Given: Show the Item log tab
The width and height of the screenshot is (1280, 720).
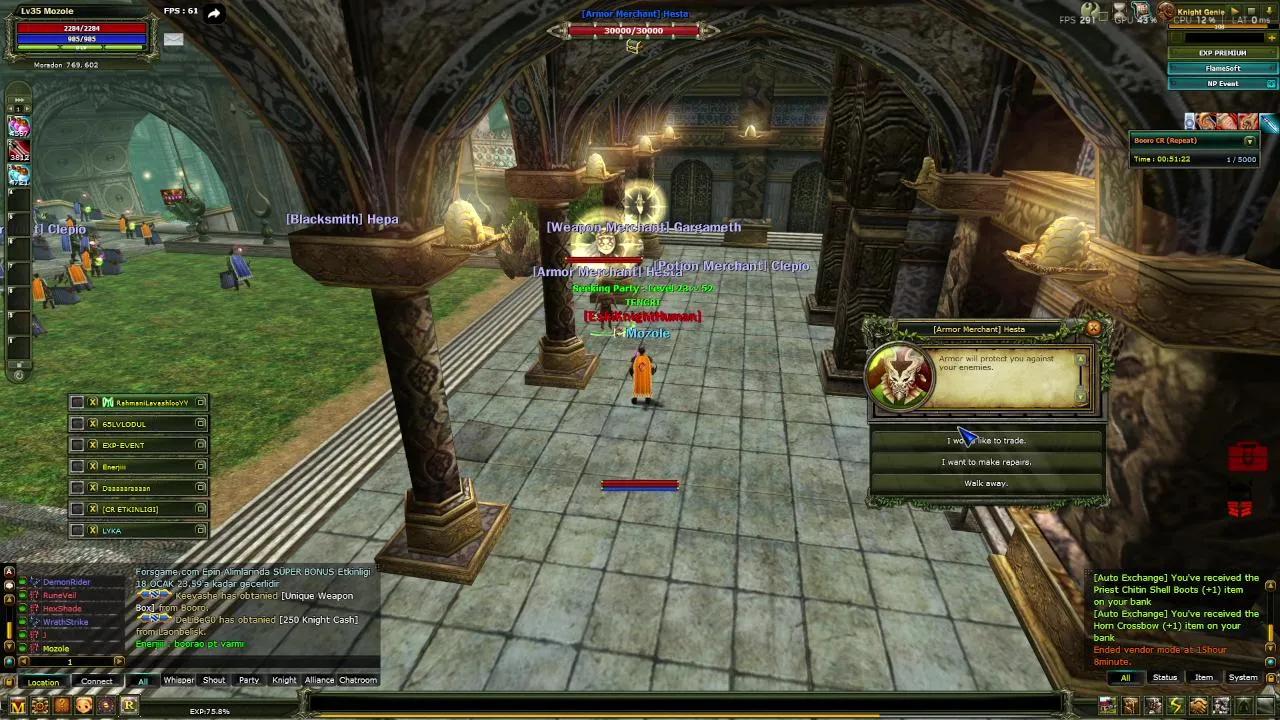Looking at the screenshot, I should [x=1204, y=678].
